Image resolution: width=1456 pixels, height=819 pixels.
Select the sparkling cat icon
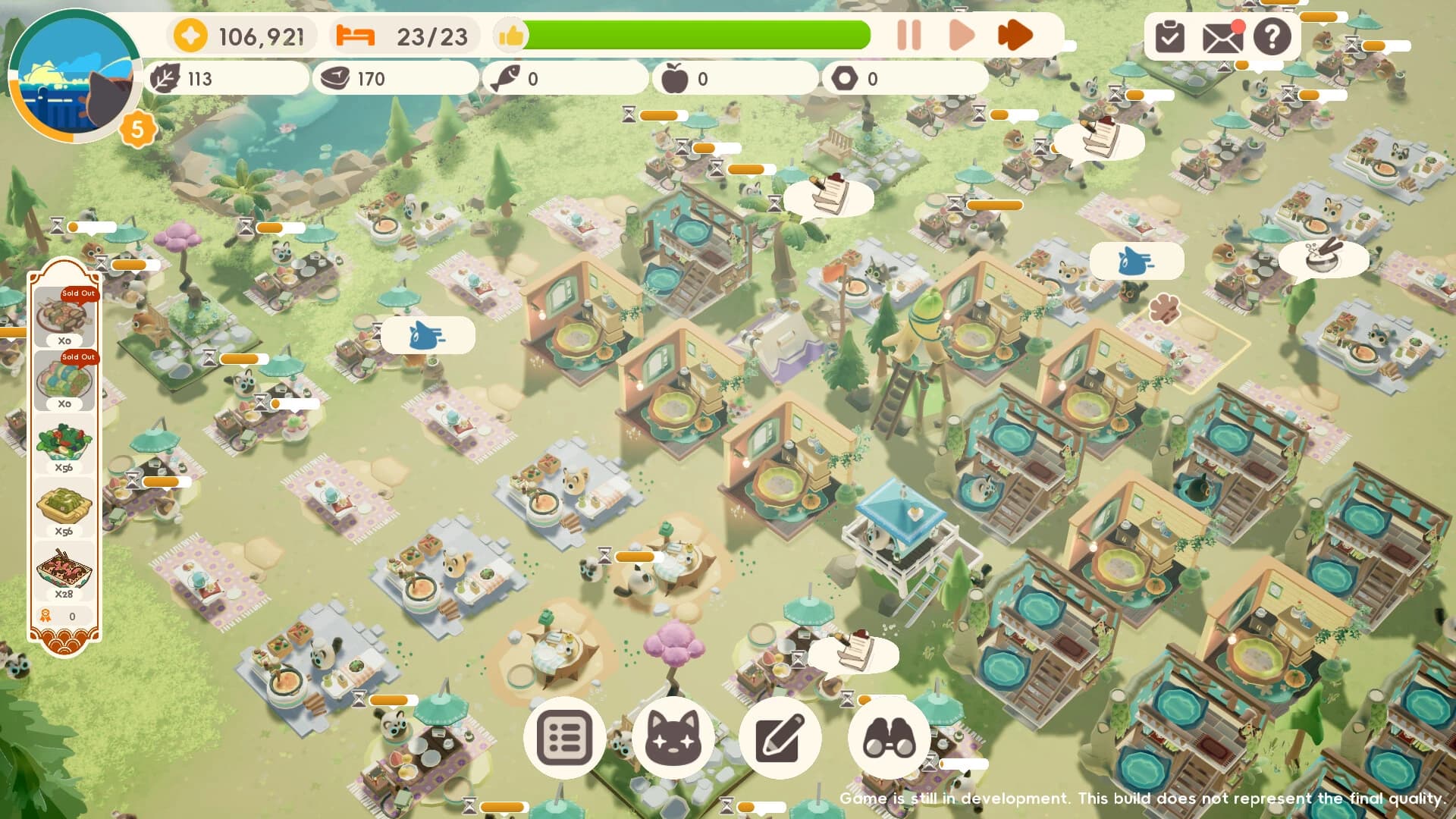point(673,738)
